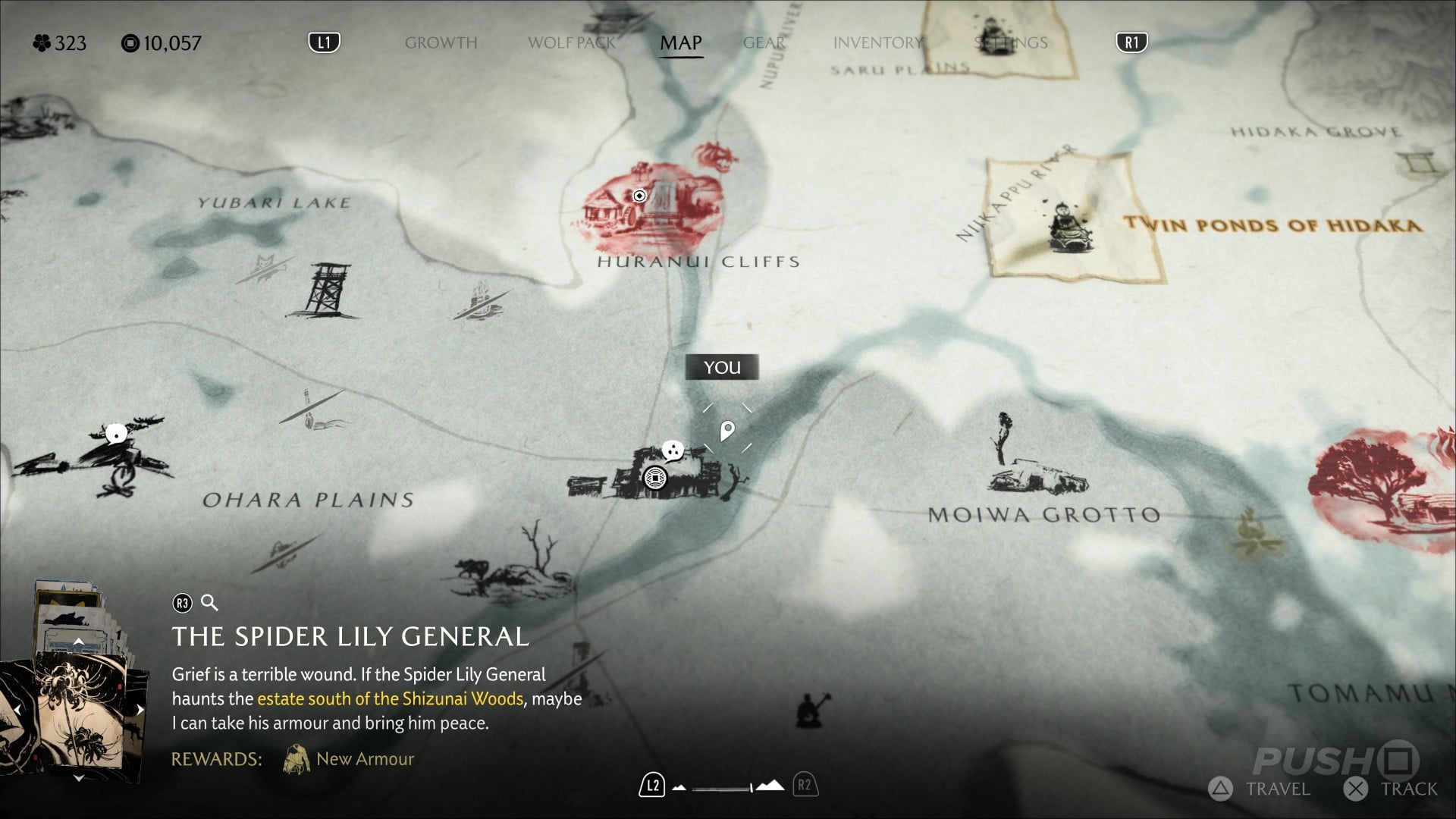
Task: Switch to the Growth tab
Action: click(x=441, y=42)
